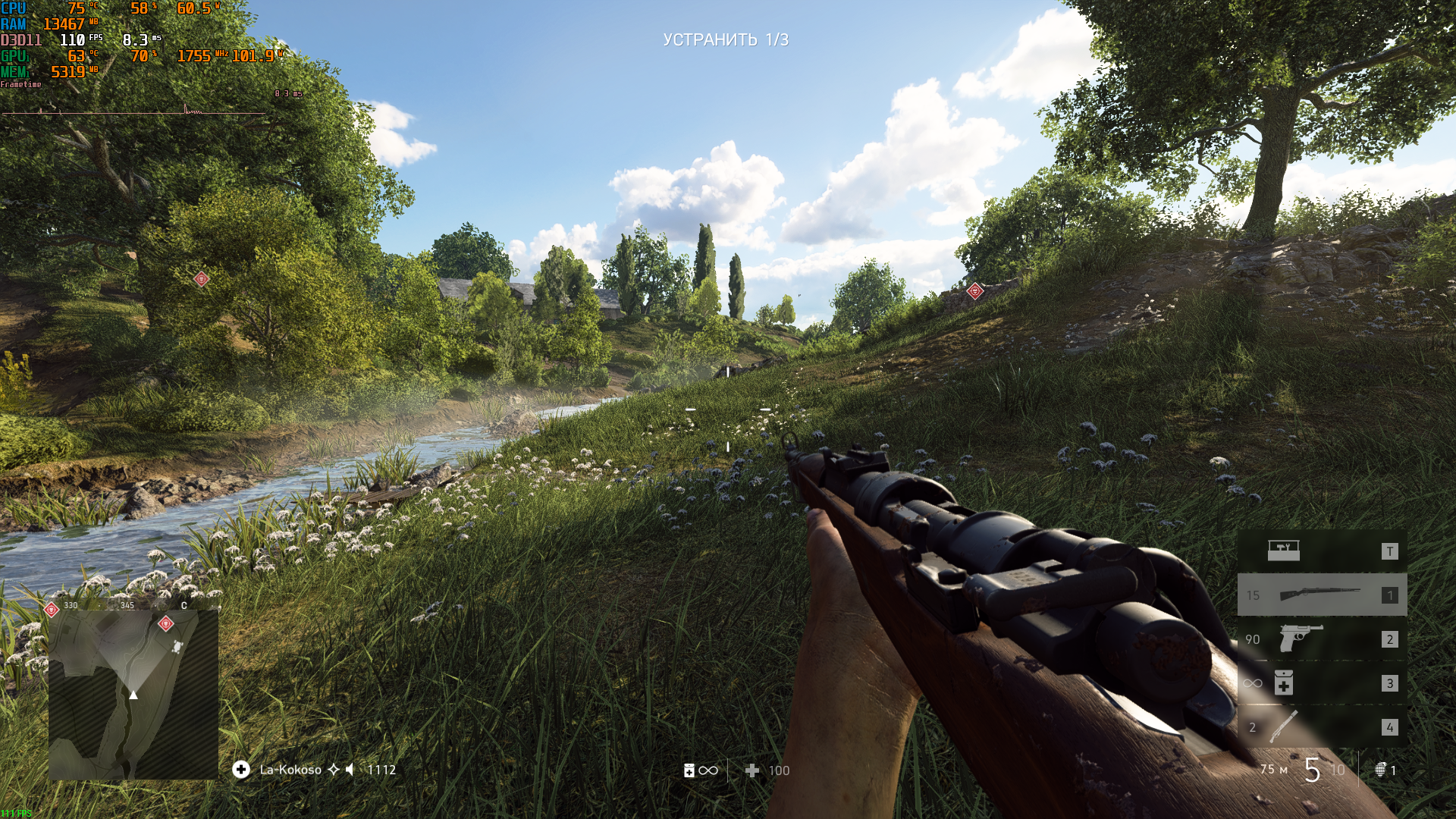This screenshot has height=819, width=1456.
Task: Select the red objective marker on minimap
Action: tap(166, 623)
